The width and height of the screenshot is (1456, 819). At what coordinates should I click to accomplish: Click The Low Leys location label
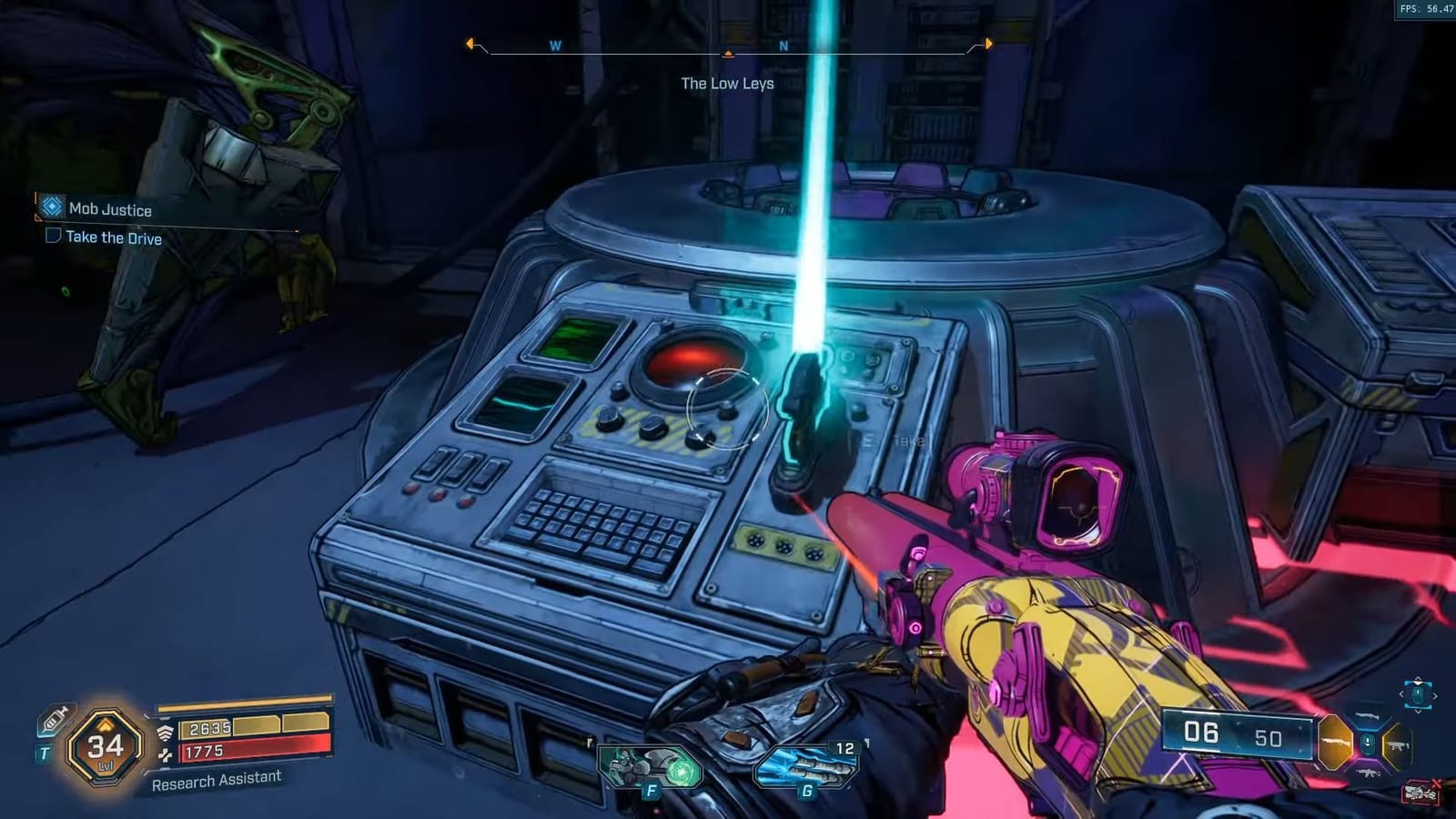(728, 84)
